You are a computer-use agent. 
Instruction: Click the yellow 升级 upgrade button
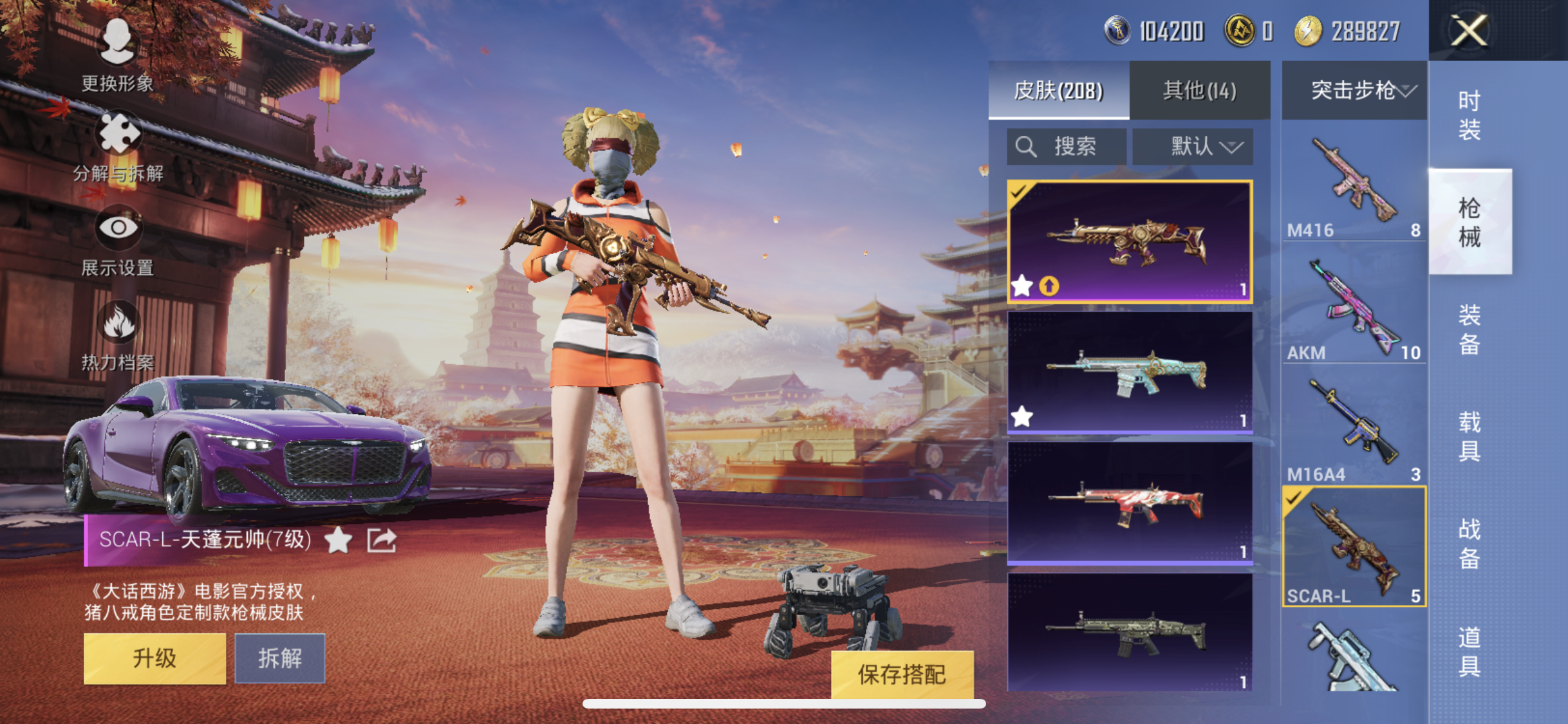tap(154, 658)
